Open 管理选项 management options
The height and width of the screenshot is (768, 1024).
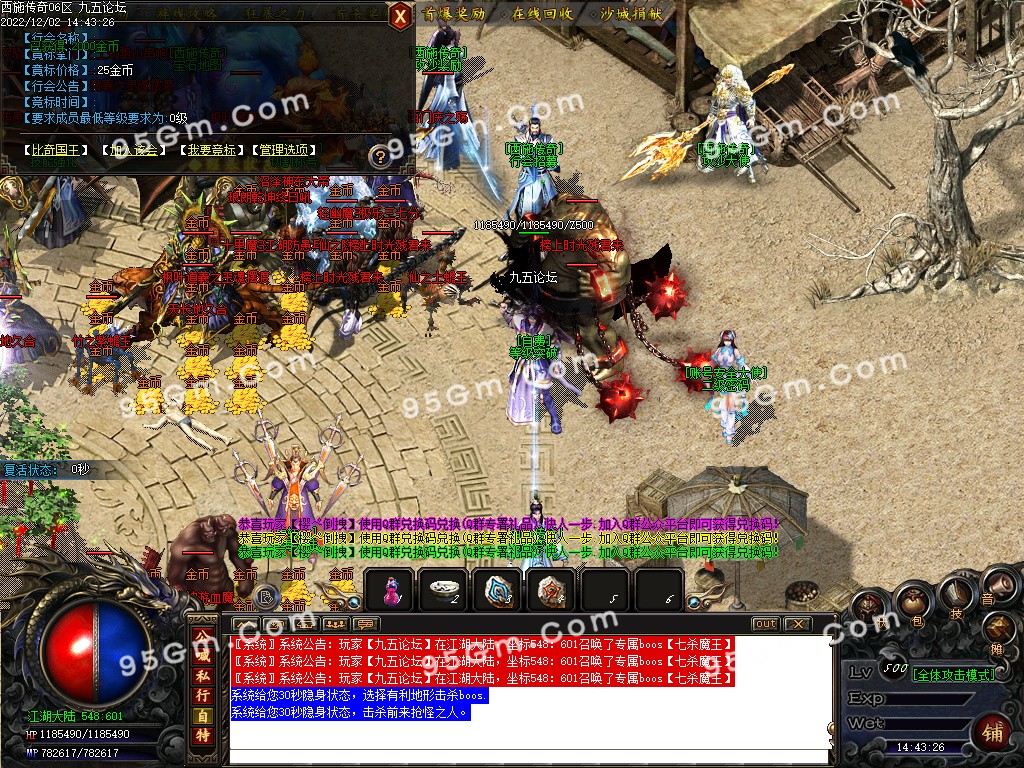pyautogui.click(x=286, y=150)
